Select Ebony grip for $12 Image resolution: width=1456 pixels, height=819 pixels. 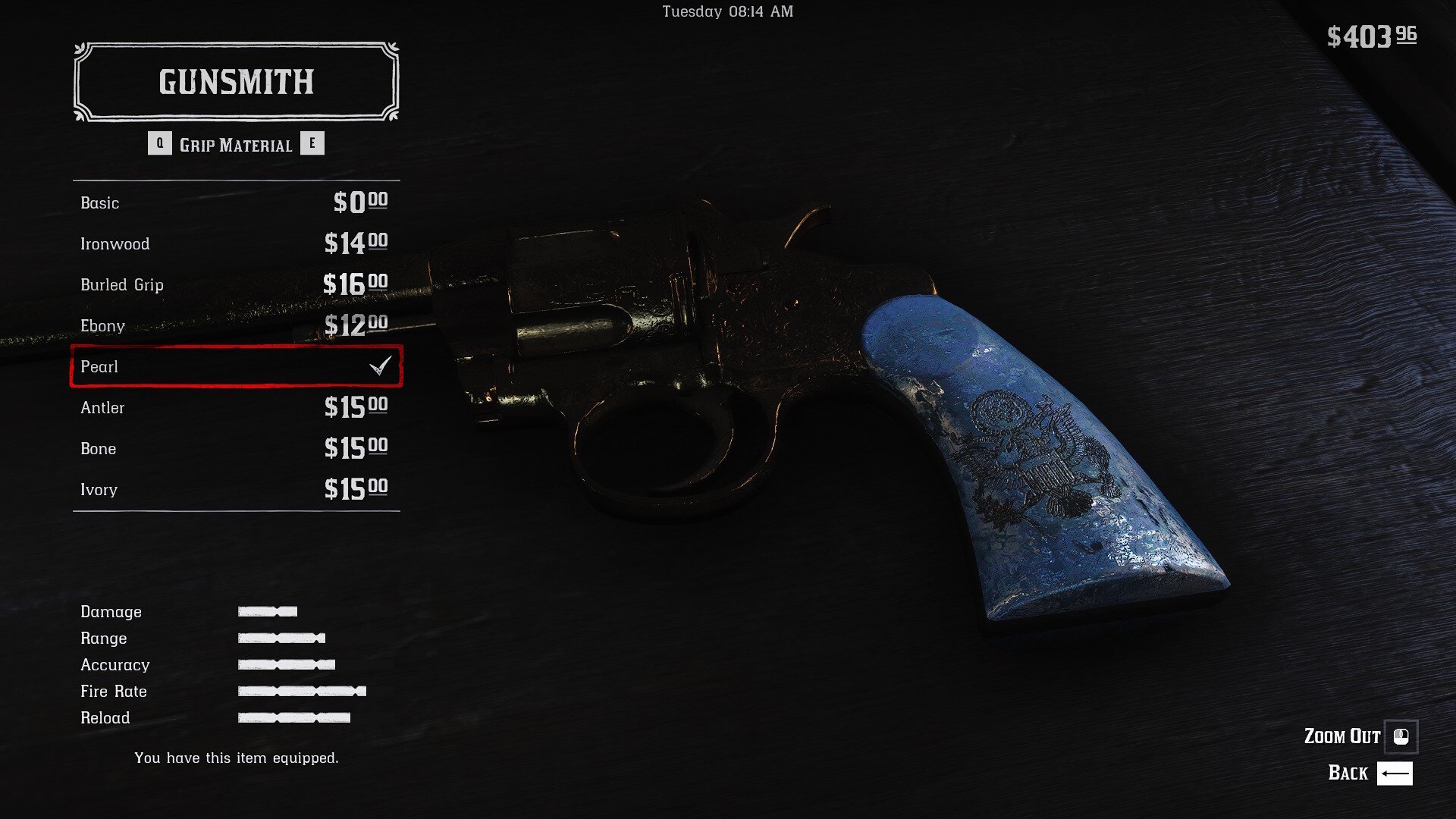235,325
